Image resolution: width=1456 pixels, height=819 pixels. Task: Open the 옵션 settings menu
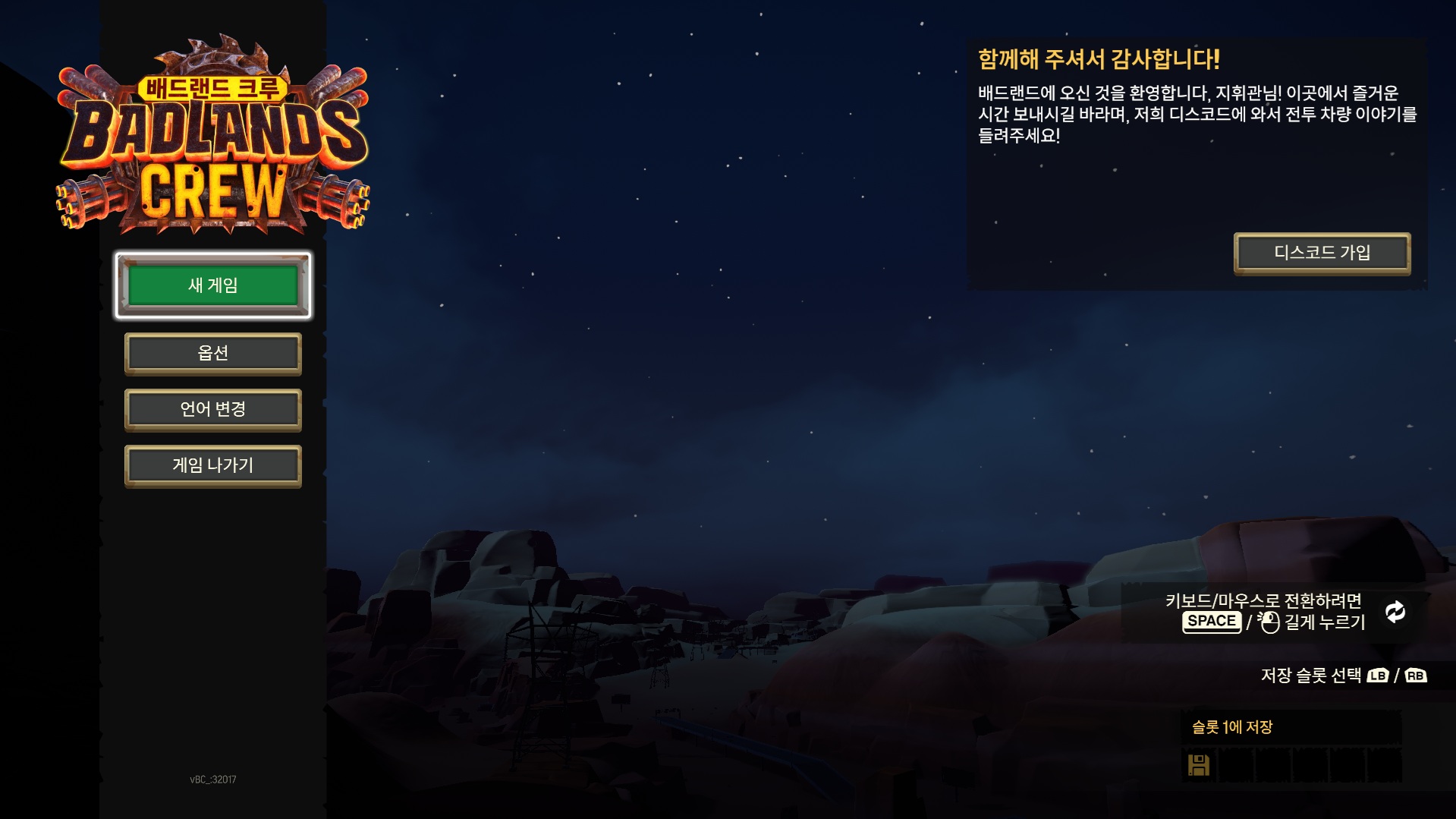click(x=212, y=354)
